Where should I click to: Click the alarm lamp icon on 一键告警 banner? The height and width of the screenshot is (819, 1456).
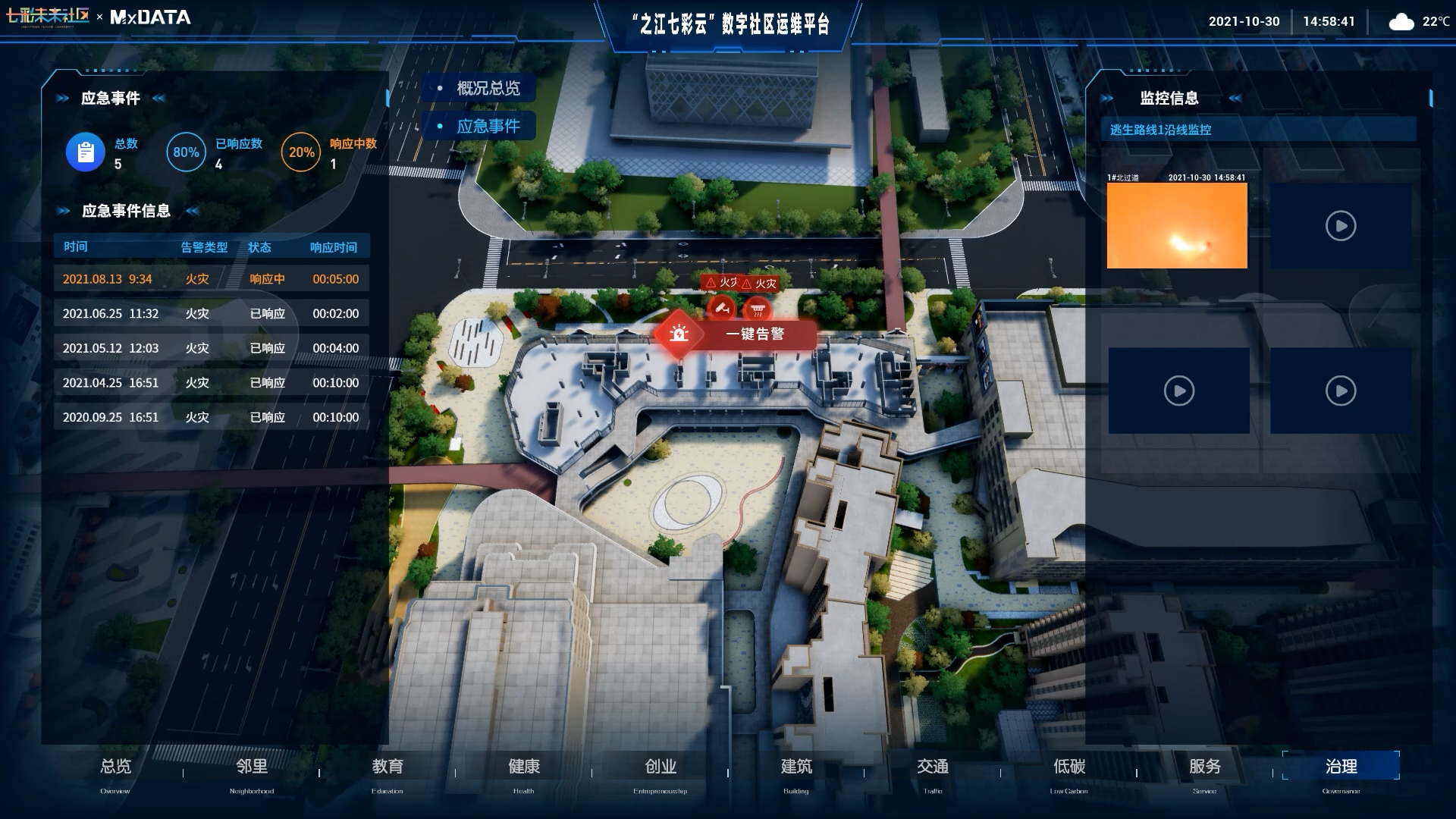680,332
